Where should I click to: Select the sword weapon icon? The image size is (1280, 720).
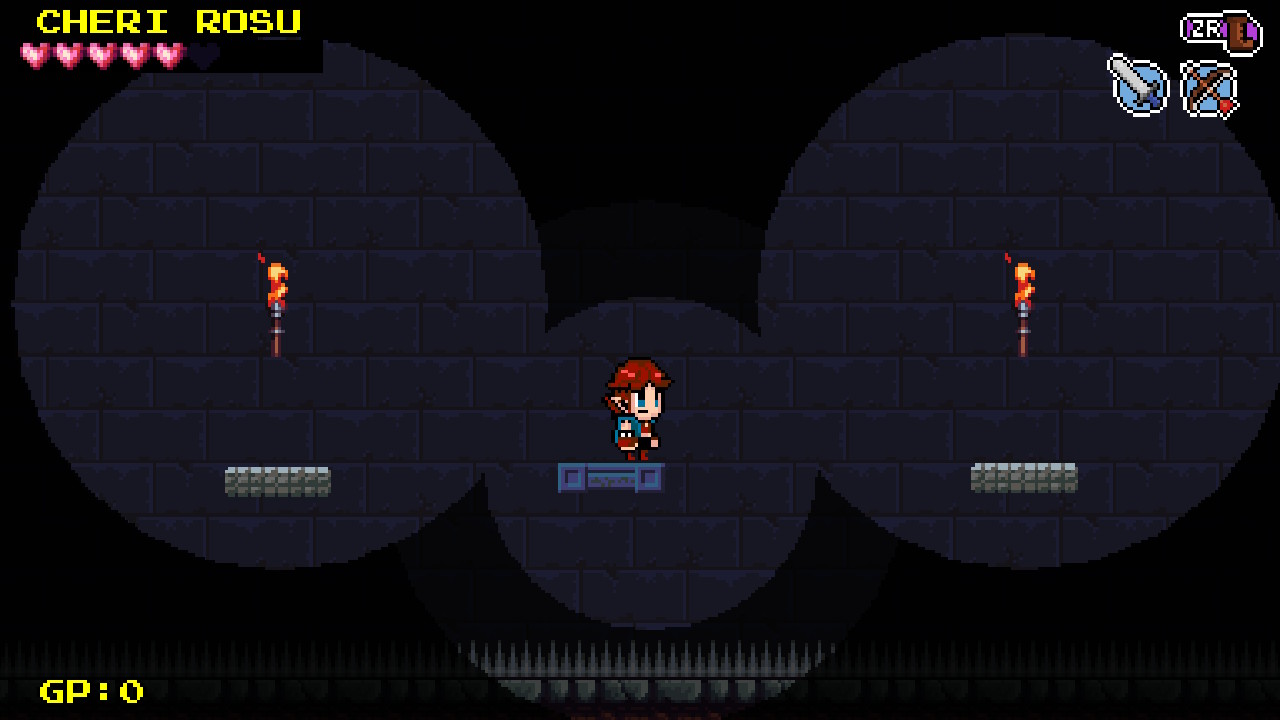(1139, 88)
